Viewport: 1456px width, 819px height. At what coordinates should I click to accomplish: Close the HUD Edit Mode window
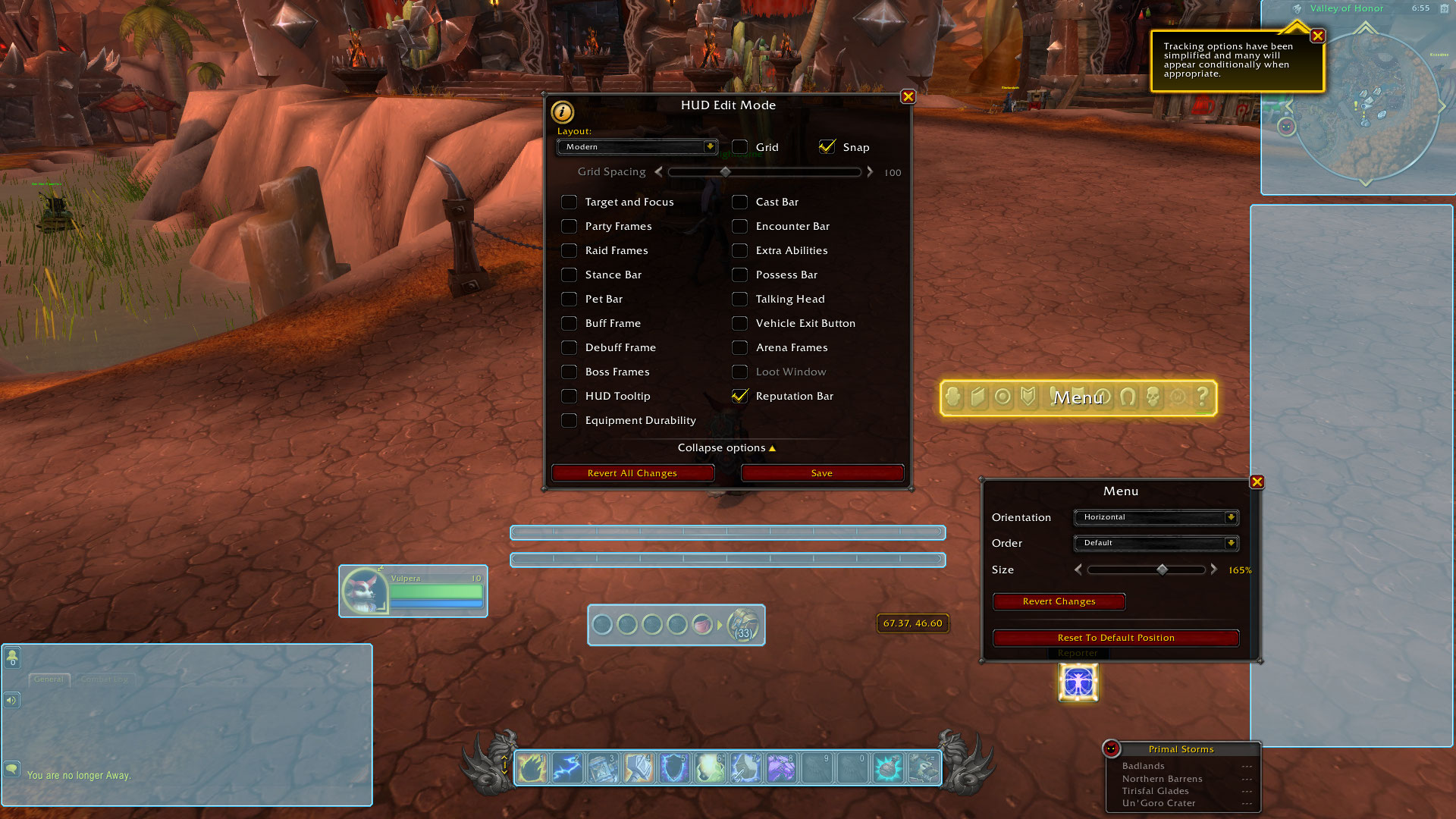908,97
